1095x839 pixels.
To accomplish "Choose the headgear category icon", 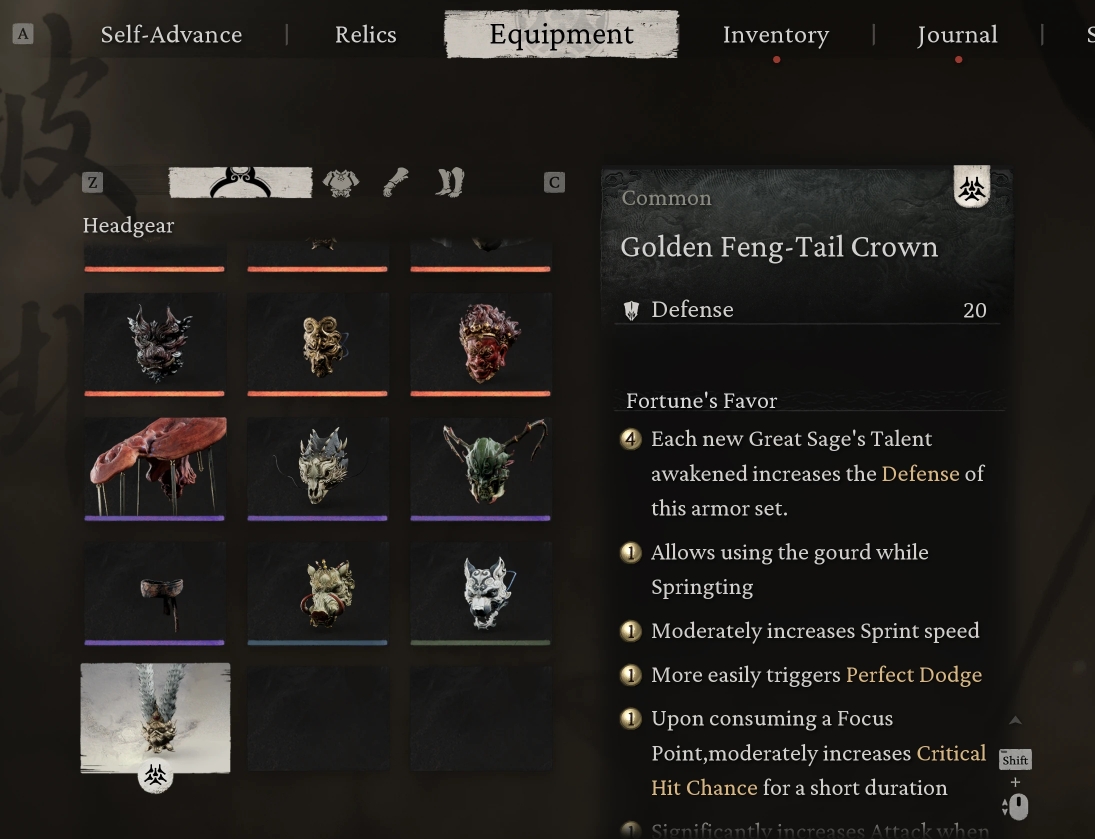I will (240, 182).
